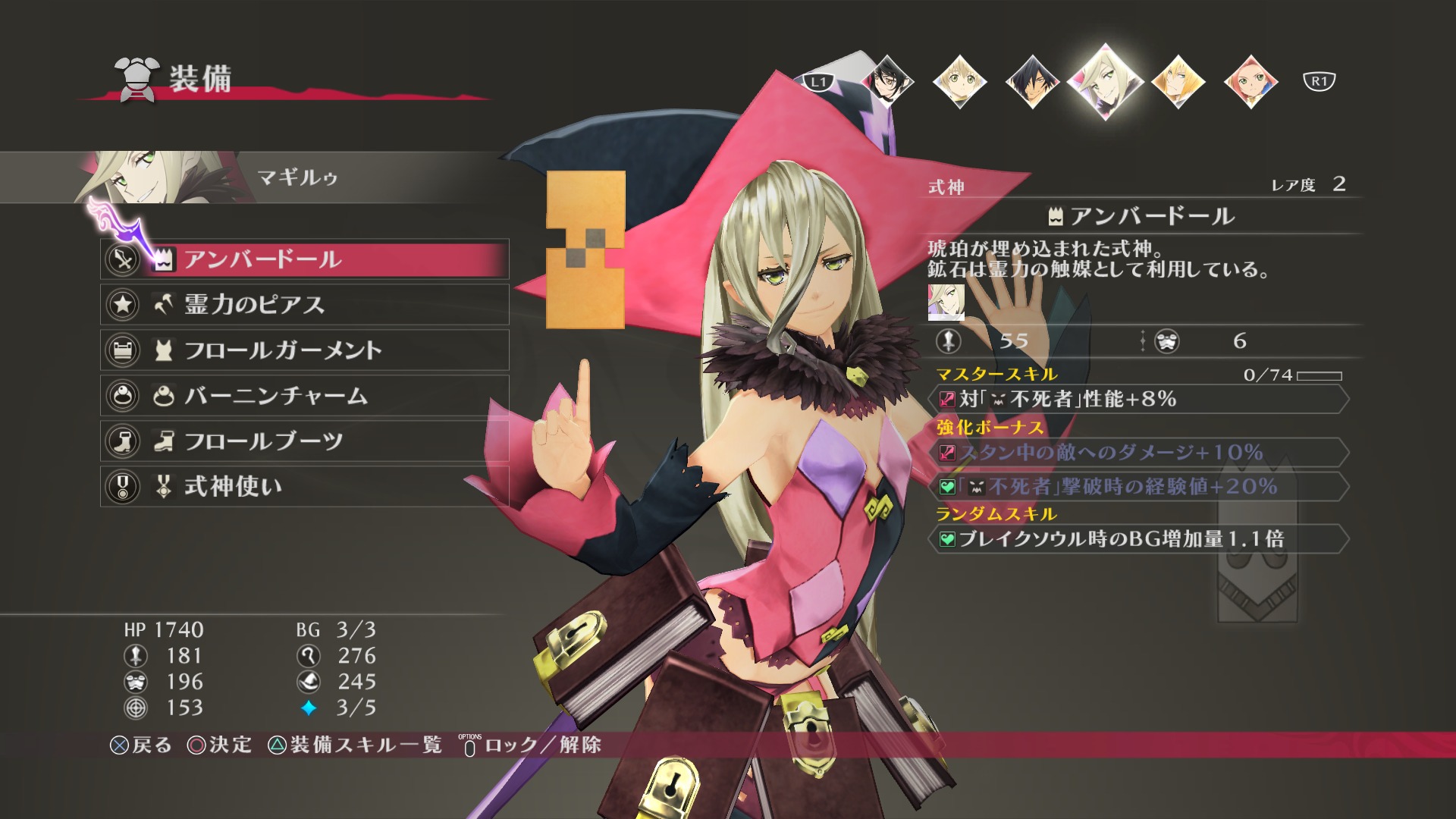Select Rokurou's dark-haired portrait

tap(1032, 81)
